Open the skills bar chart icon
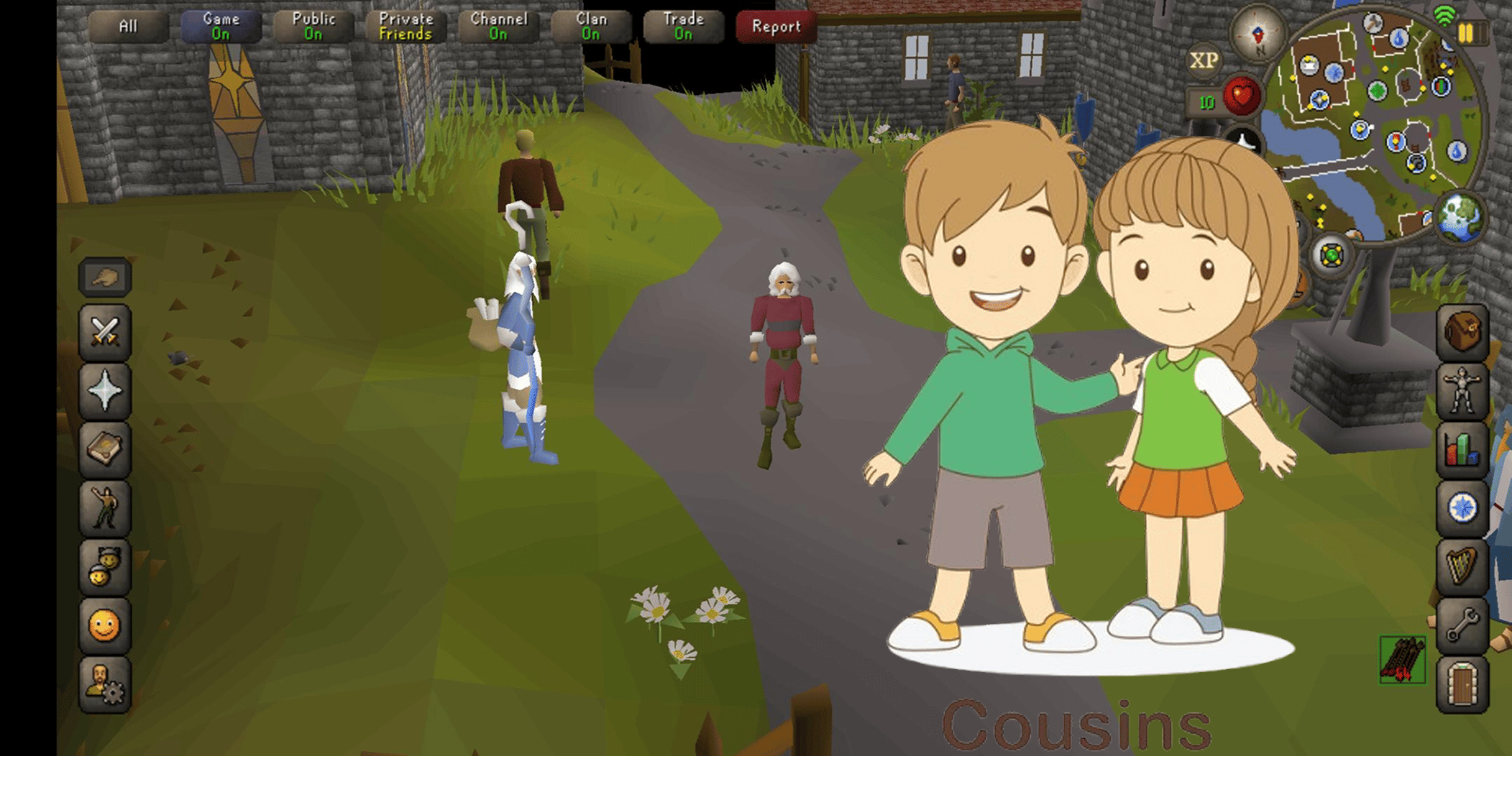The image size is (1512, 805). [x=1462, y=449]
